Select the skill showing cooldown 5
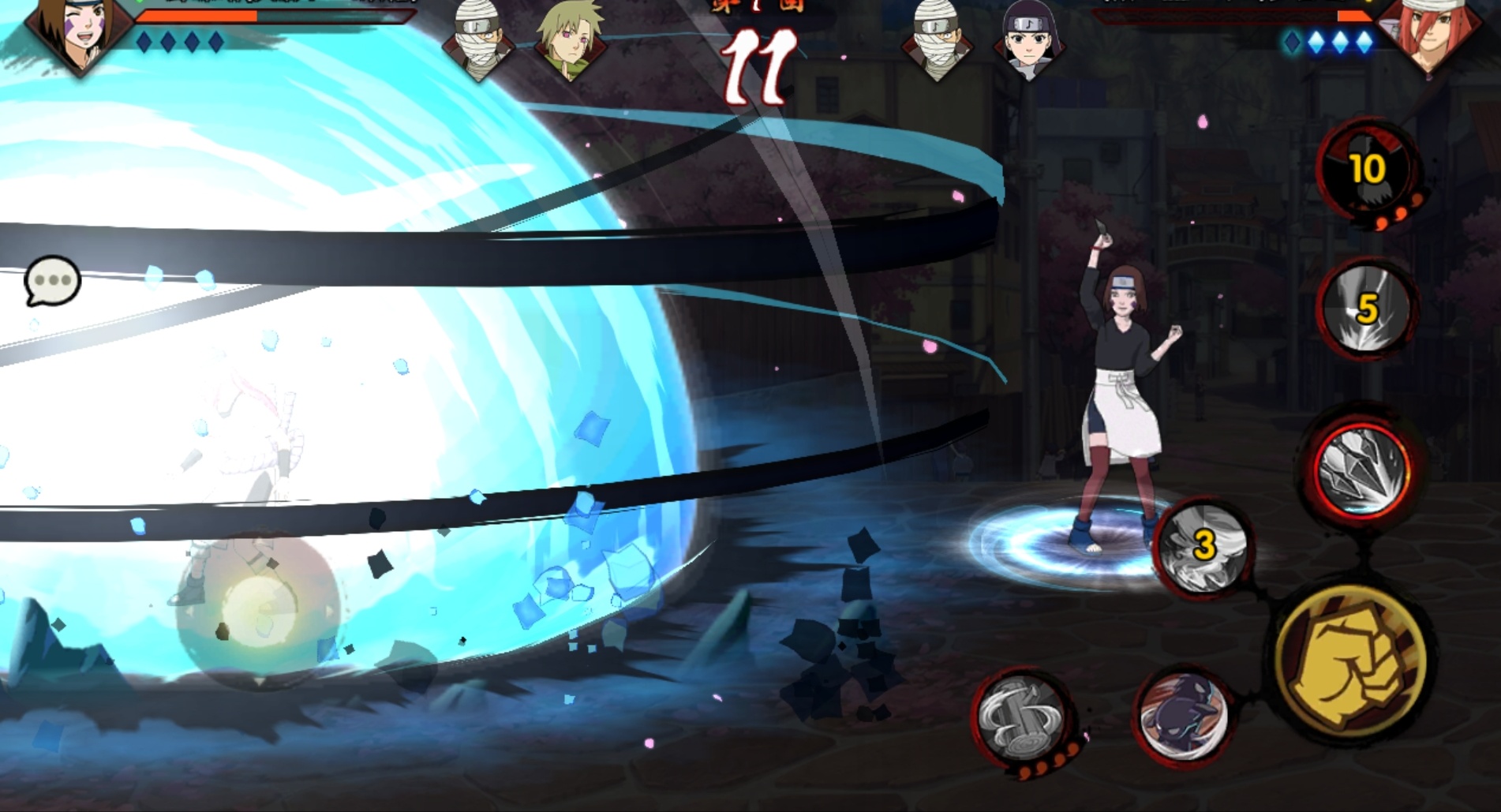The image size is (1501, 812). pos(1365,308)
